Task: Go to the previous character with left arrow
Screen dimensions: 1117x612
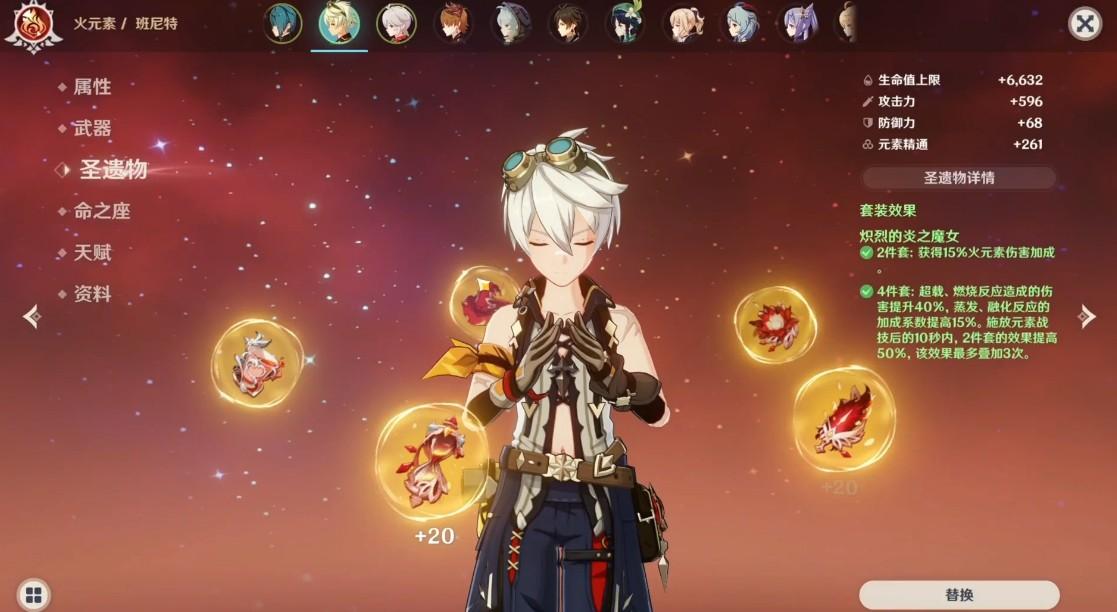Action: (x=32, y=316)
